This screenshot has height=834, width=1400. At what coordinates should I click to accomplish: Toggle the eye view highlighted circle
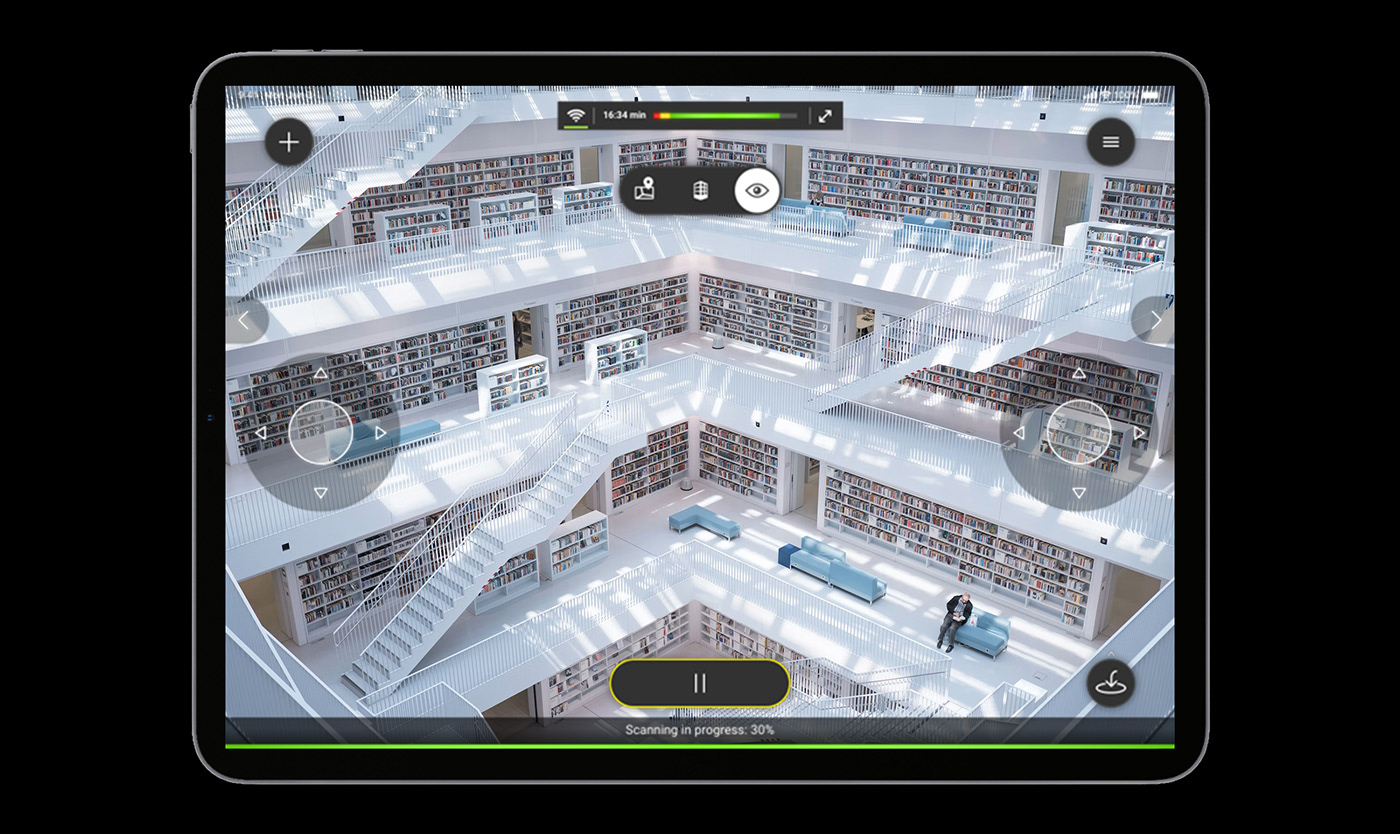click(755, 189)
